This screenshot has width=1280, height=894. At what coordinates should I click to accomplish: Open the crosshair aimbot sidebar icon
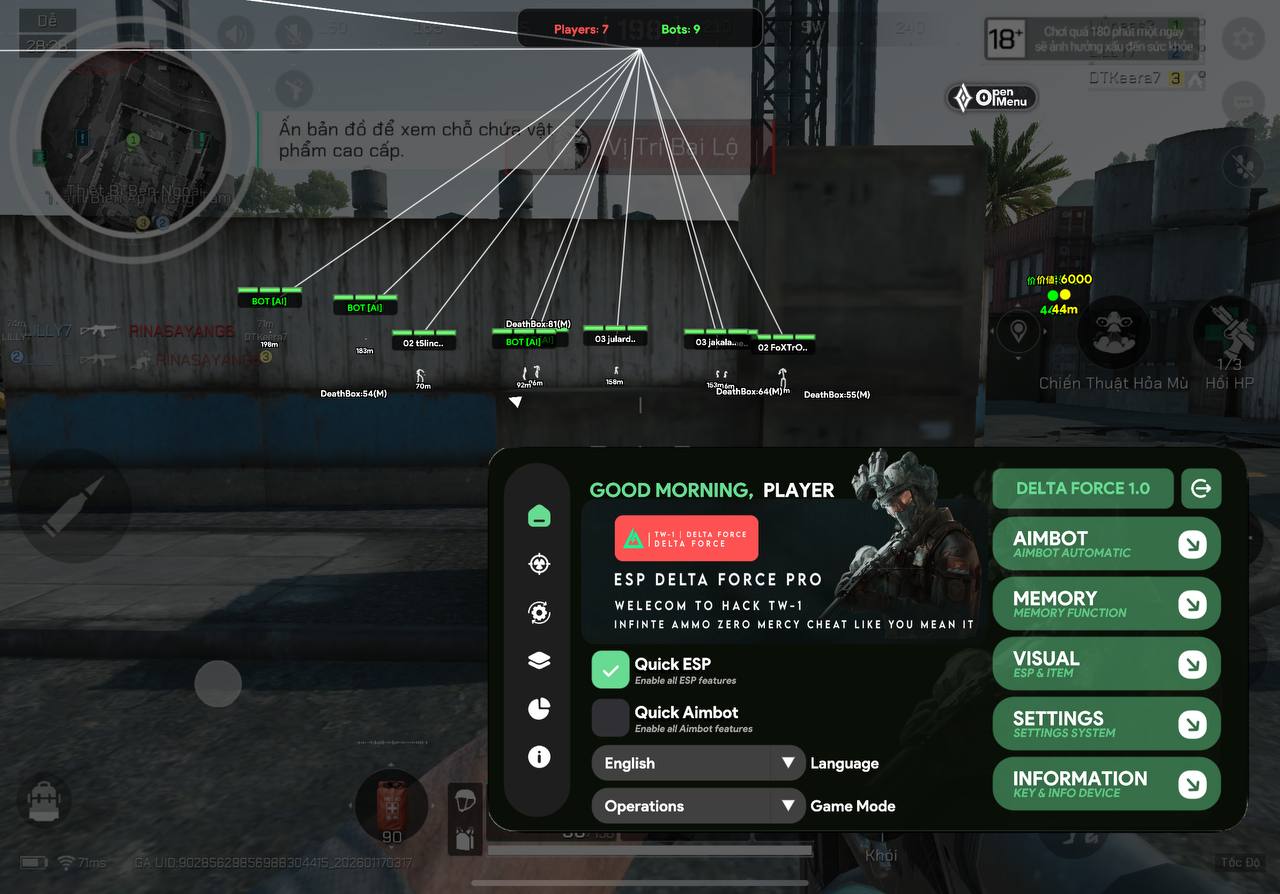coord(538,564)
